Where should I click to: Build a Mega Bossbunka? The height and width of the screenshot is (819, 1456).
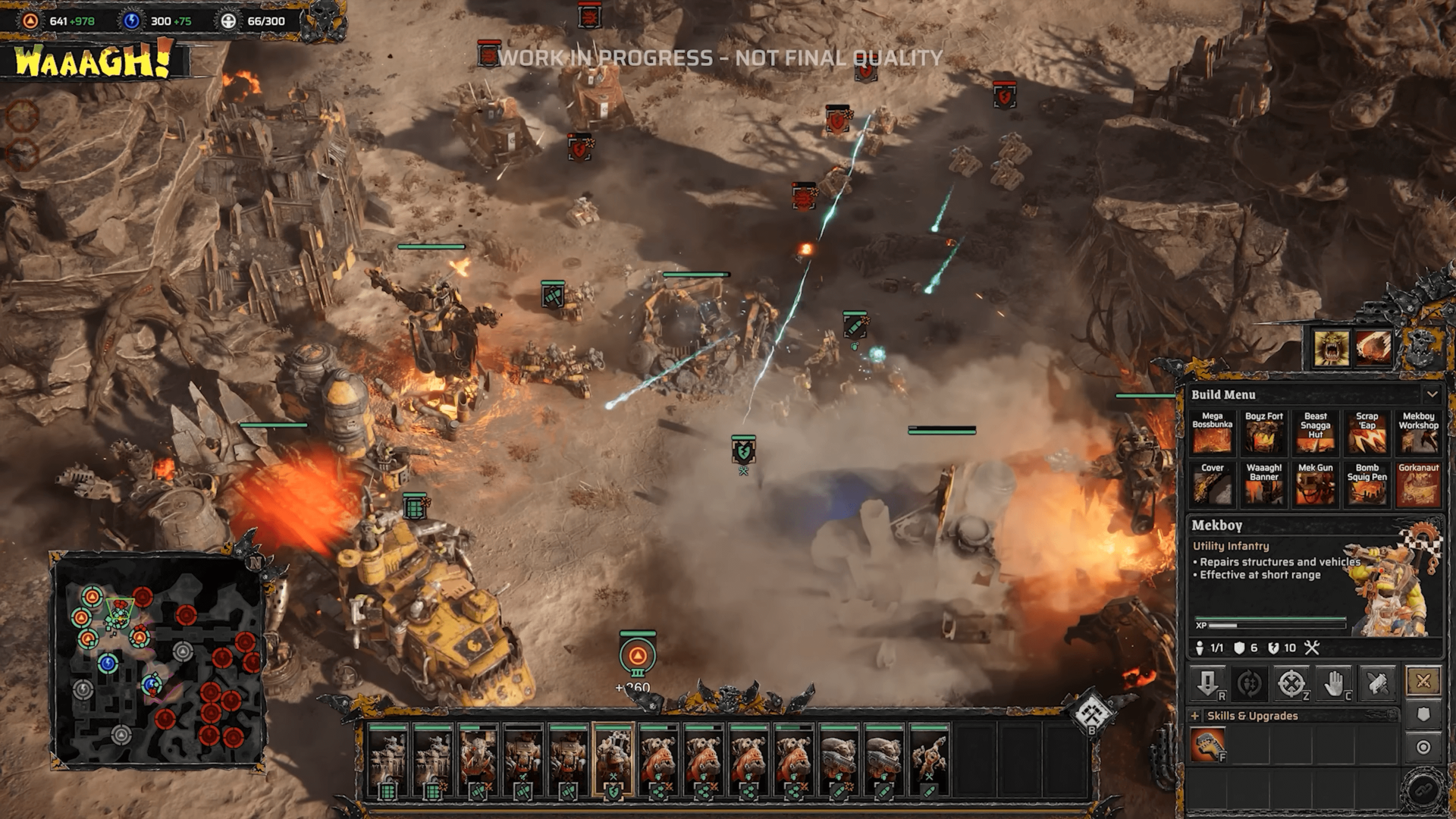click(x=1212, y=434)
